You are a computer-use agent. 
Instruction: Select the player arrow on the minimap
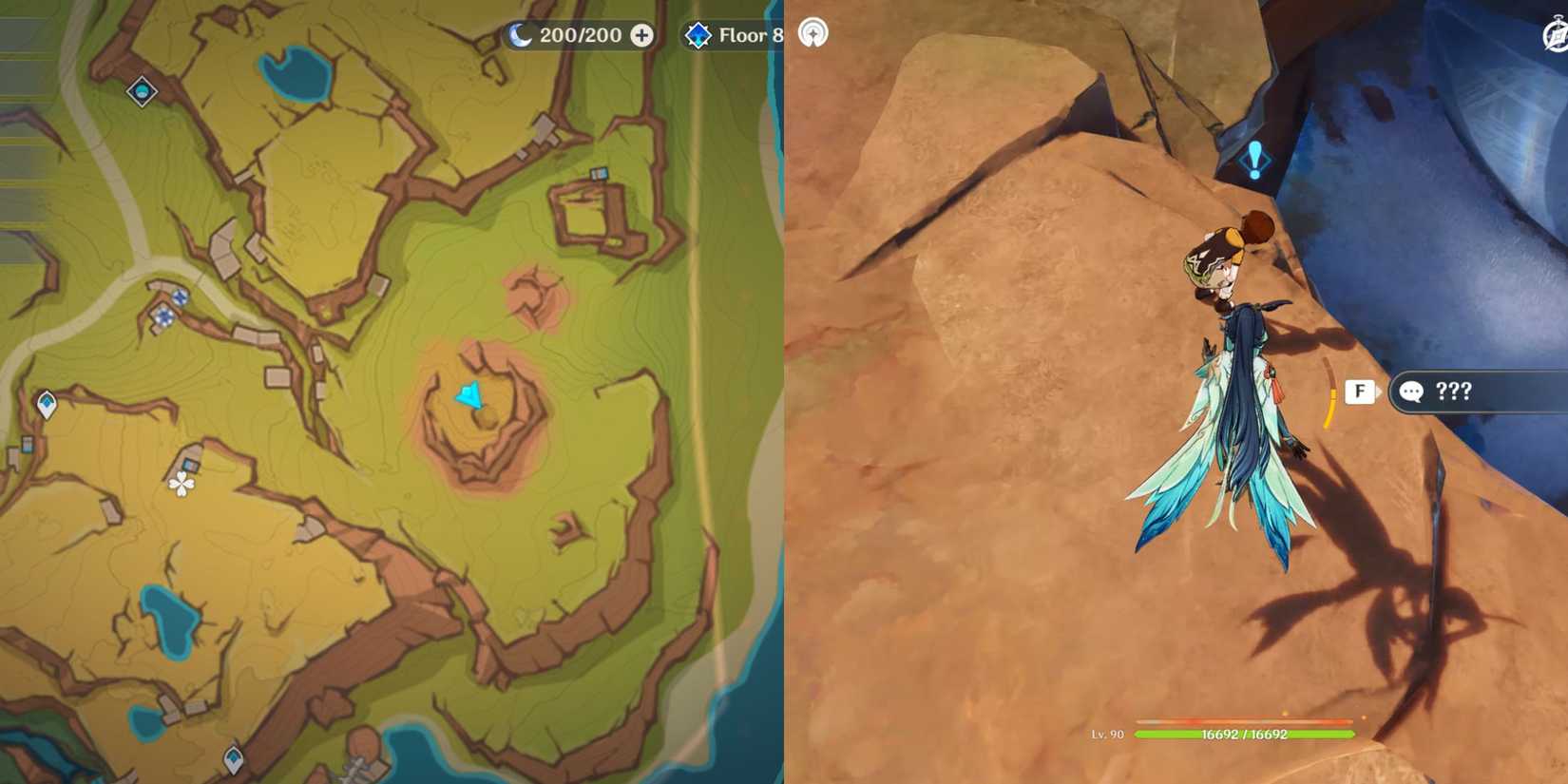[x=470, y=394]
